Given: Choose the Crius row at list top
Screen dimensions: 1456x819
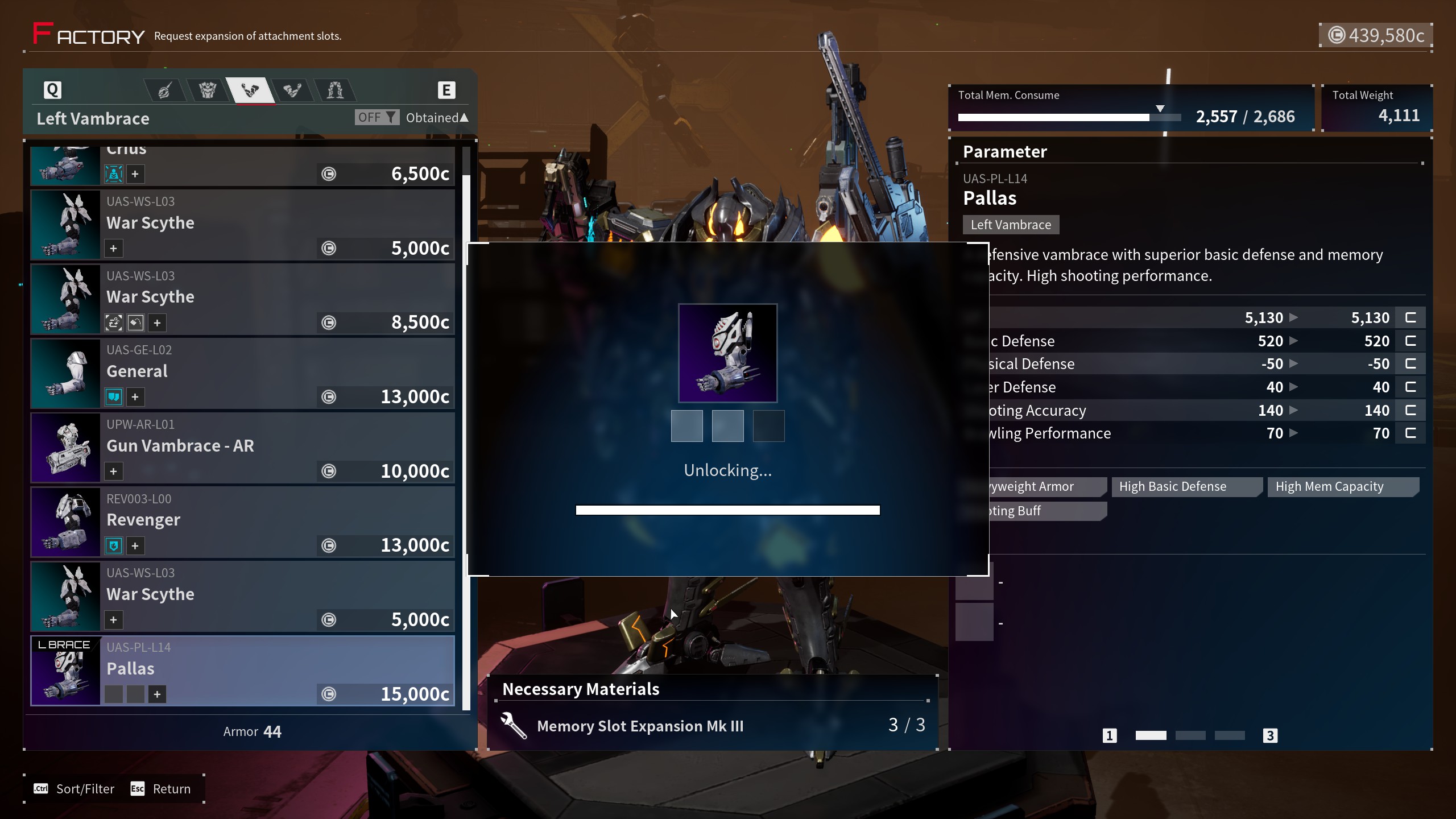Looking at the screenshot, I should (x=243, y=165).
